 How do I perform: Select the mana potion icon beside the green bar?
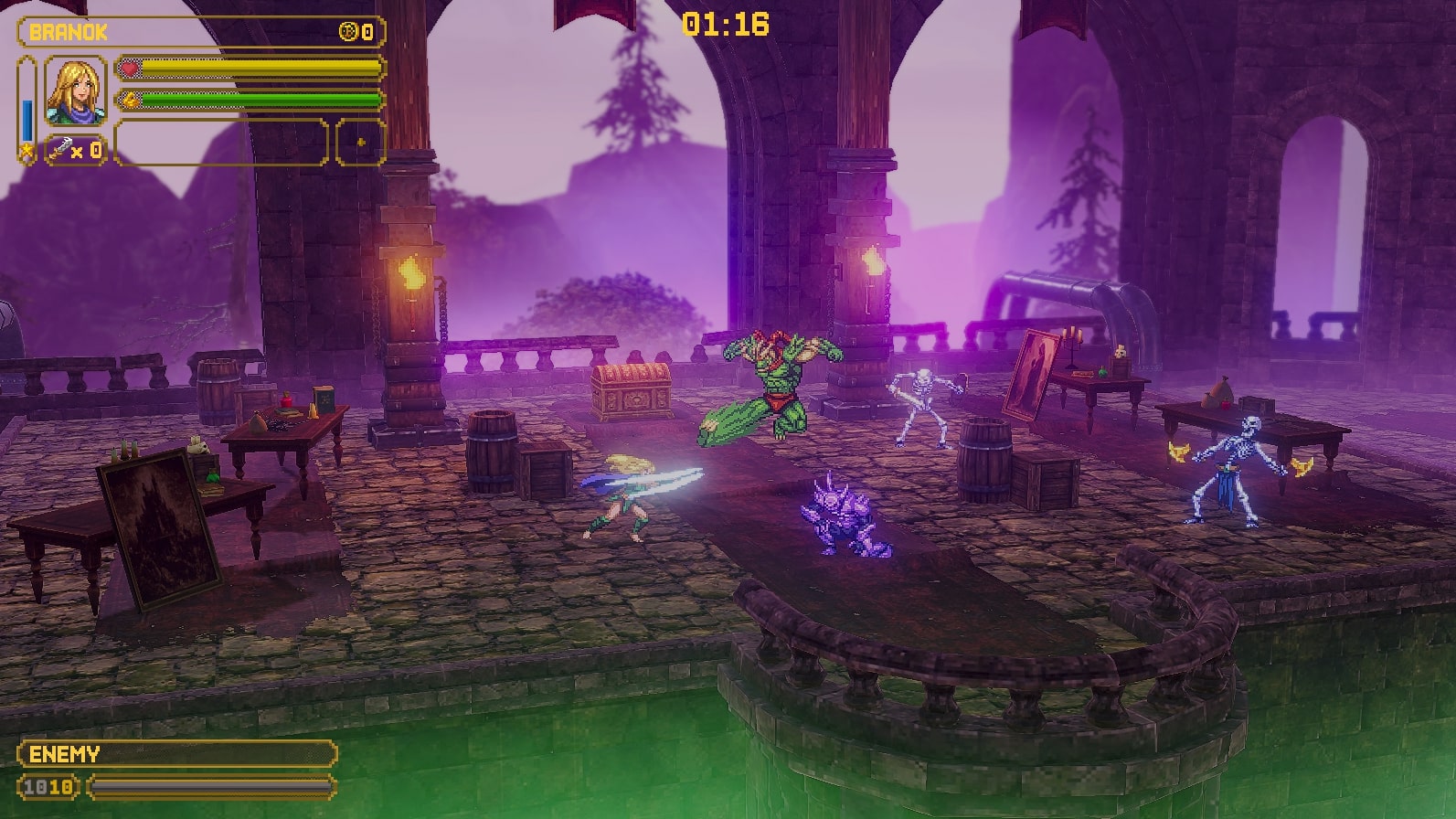tap(131, 100)
